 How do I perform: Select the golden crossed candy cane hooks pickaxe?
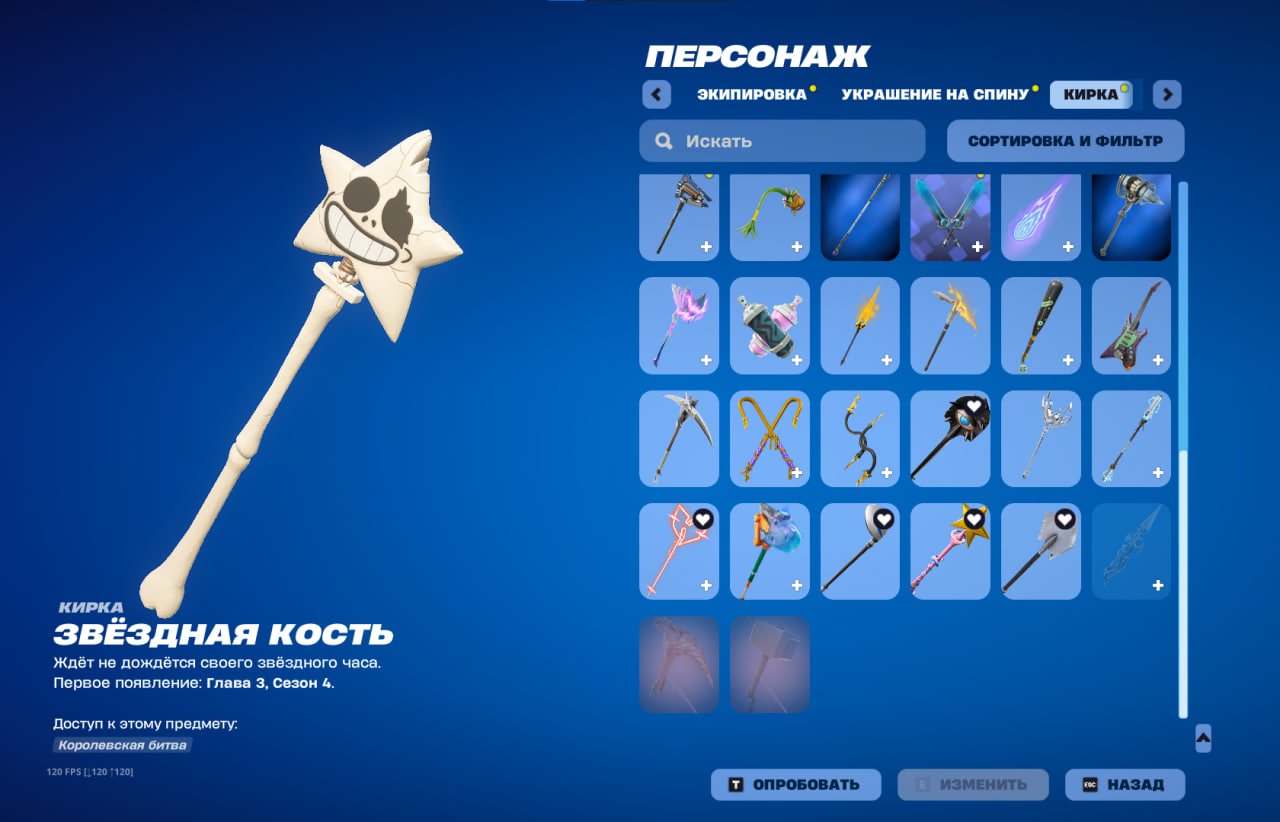coord(769,438)
